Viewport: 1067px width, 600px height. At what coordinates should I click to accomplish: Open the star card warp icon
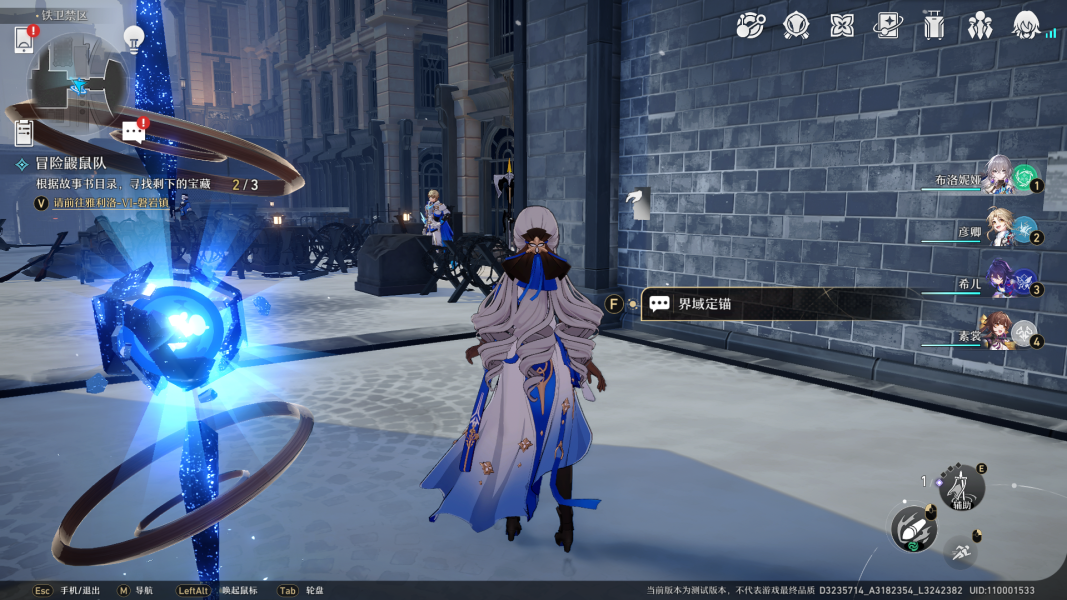(888, 25)
